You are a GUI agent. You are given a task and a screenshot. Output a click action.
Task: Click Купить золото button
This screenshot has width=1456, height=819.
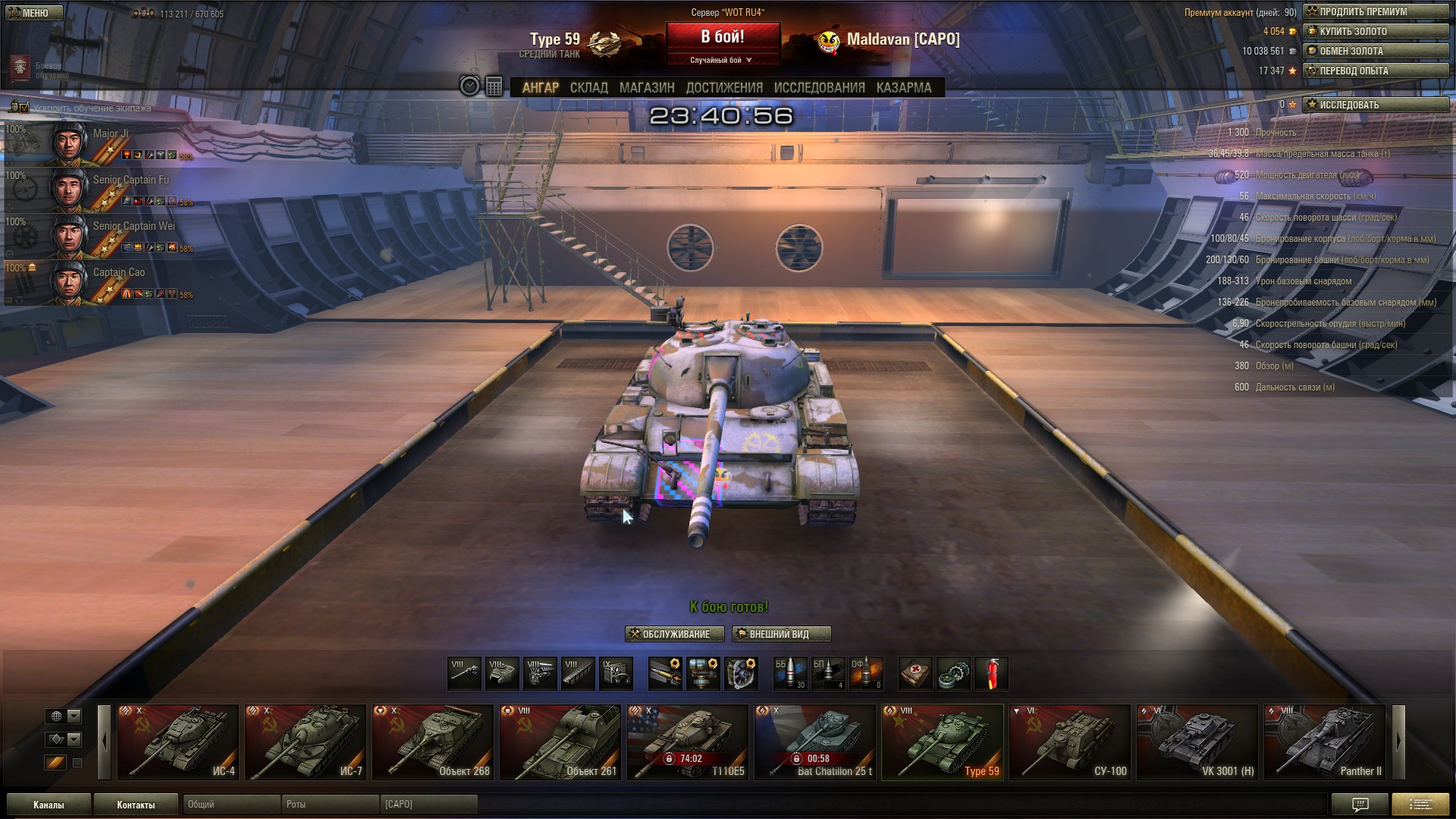click(1375, 31)
